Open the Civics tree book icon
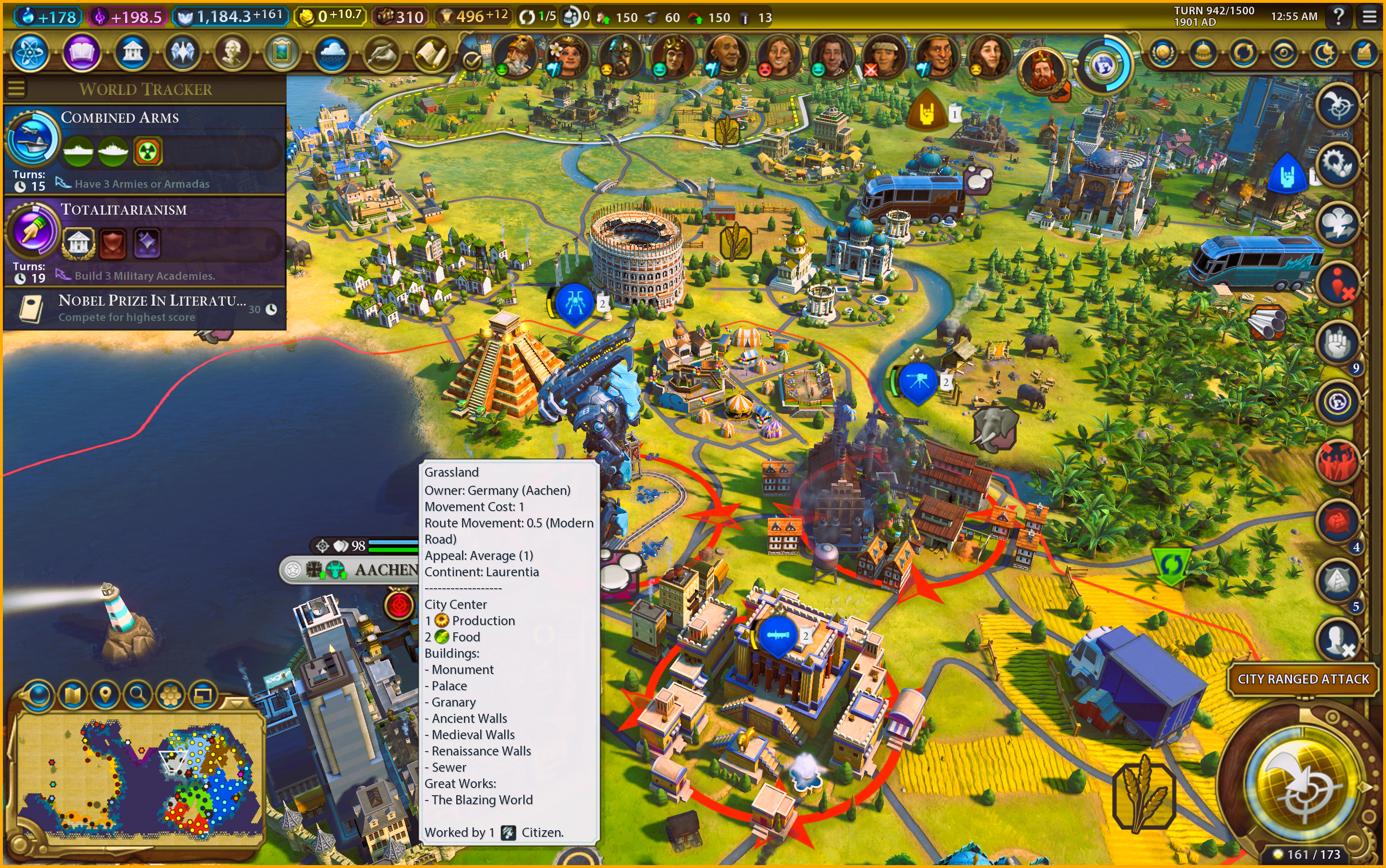1386x868 pixels. [x=81, y=53]
